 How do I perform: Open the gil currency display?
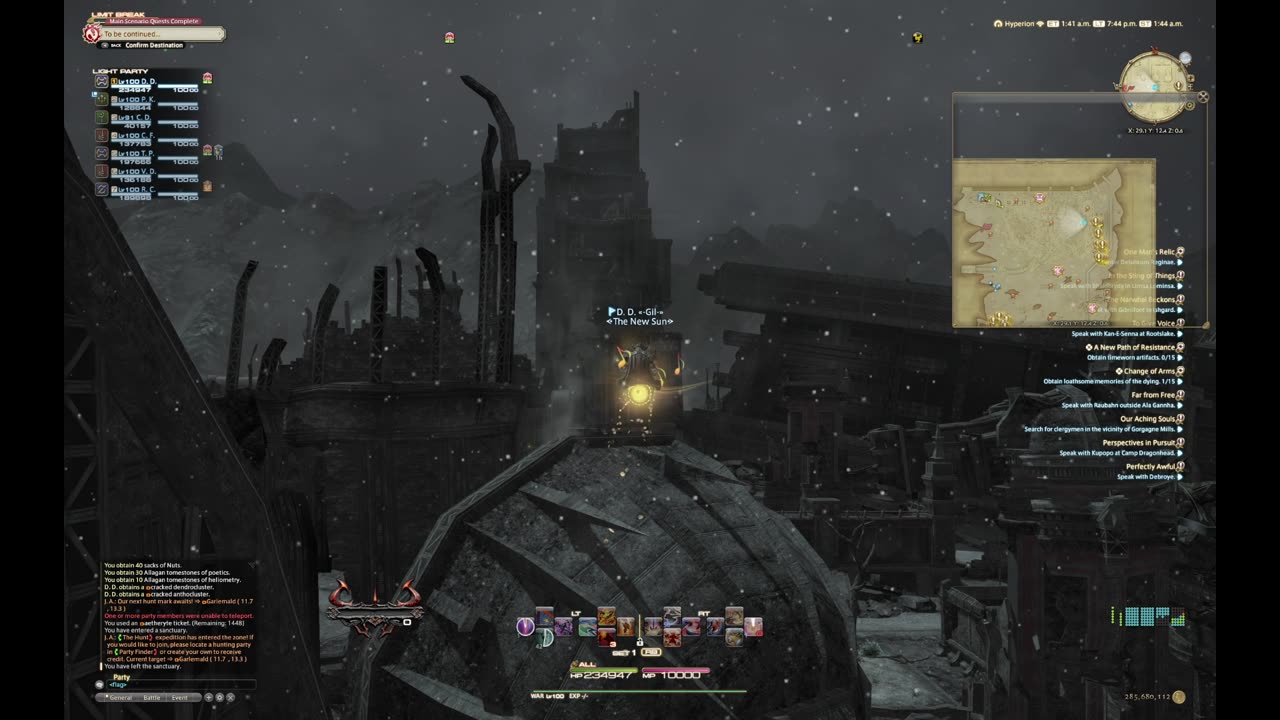(1151, 697)
